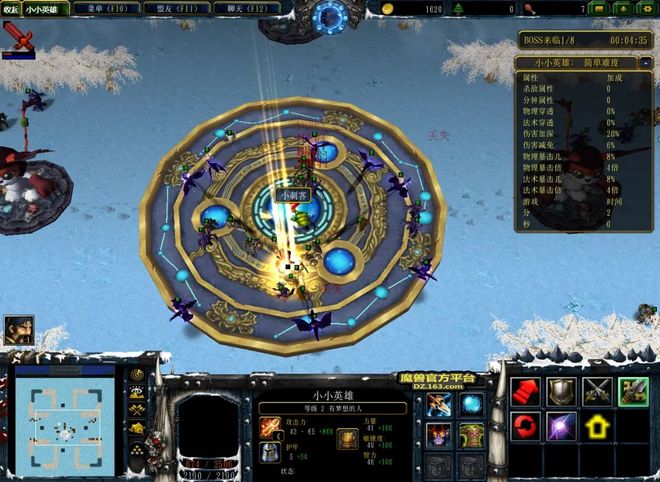Open the yellow up-arrow hero skills button

597,428
